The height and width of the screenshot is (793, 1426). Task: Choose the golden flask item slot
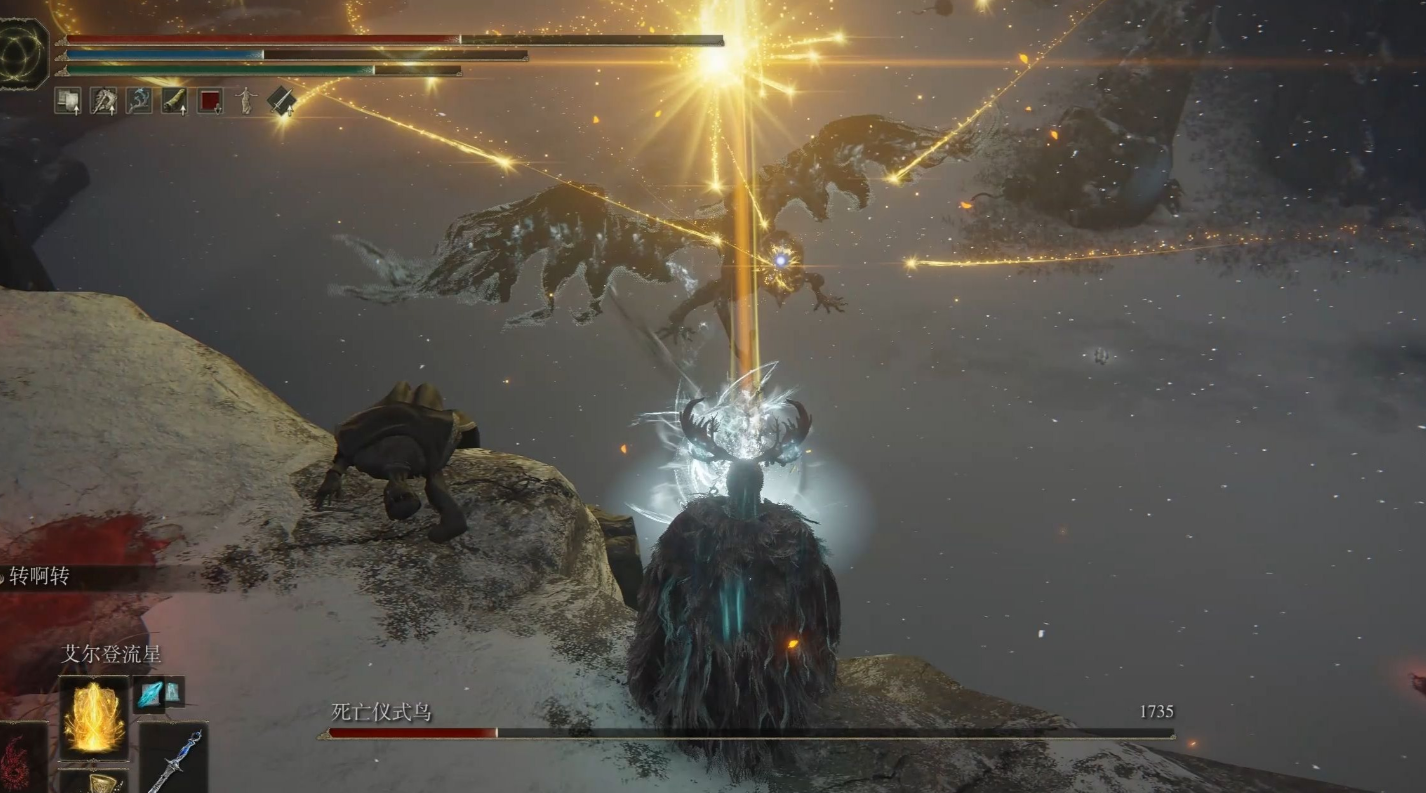click(x=94, y=782)
